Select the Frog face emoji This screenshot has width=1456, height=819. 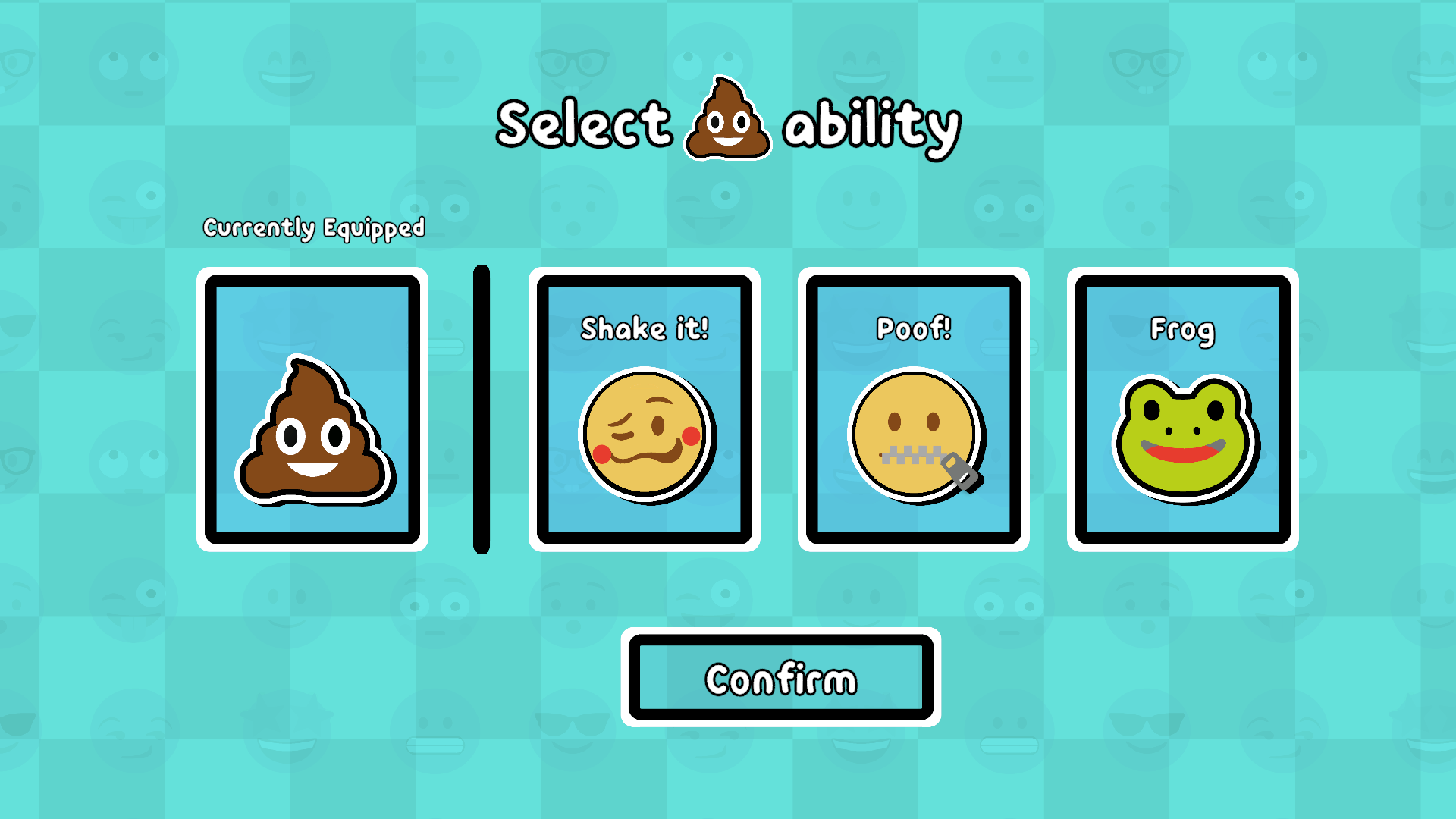click(1183, 438)
